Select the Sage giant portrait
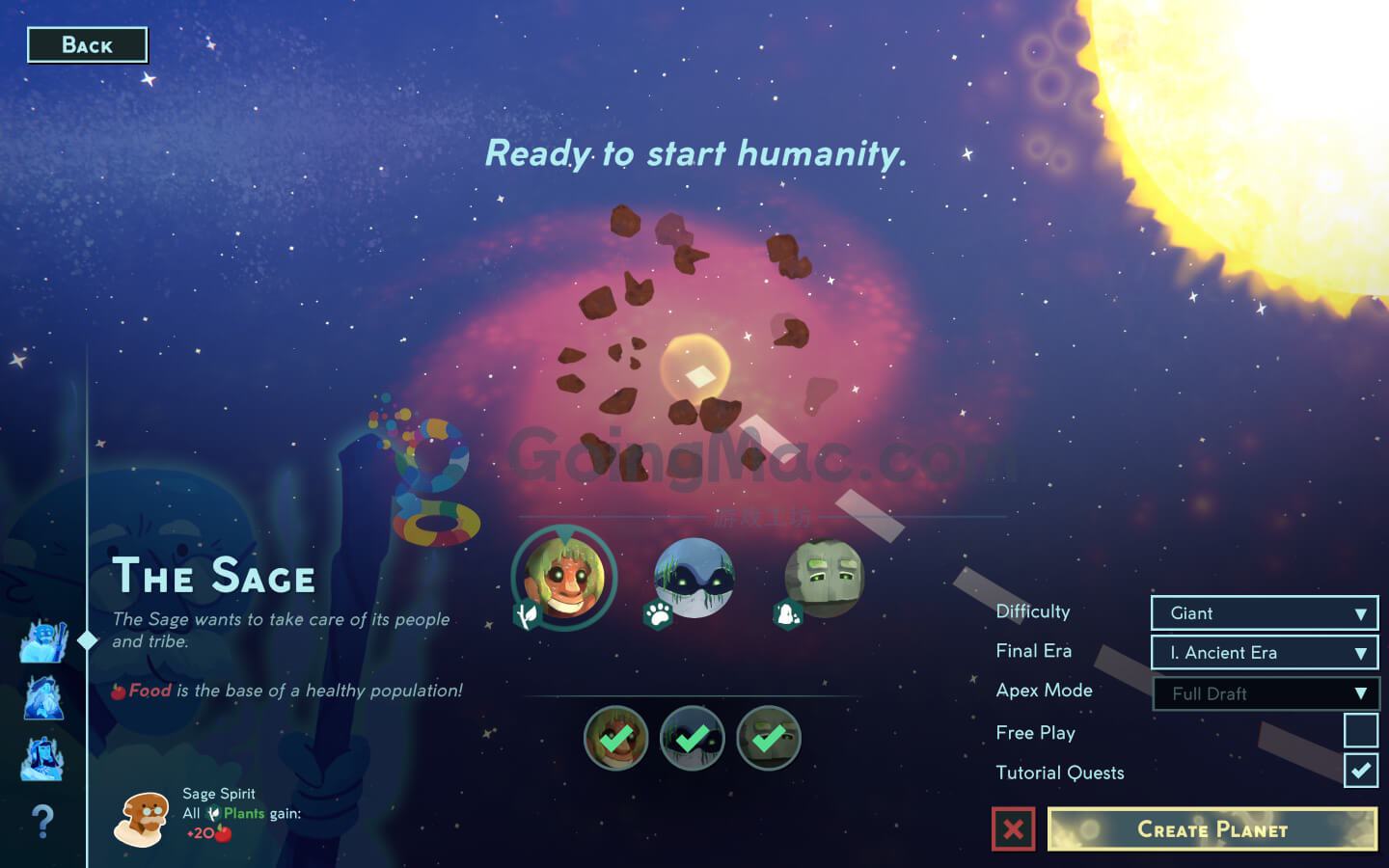 tap(564, 578)
